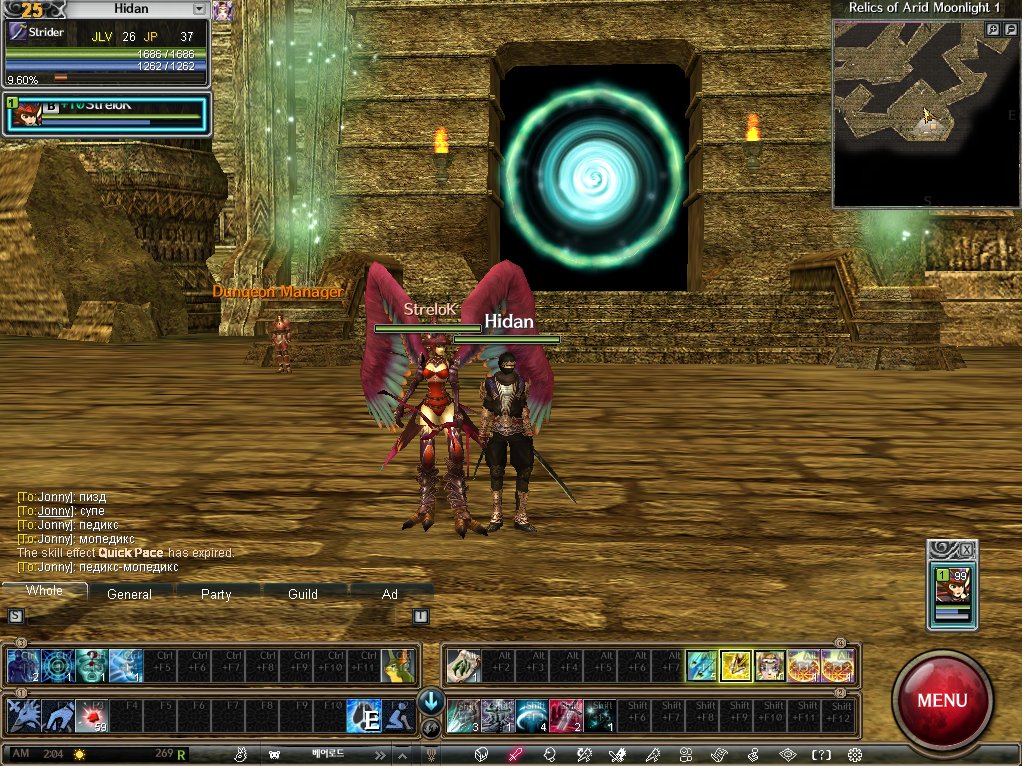The width and height of the screenshot is (1022, 766).
Task: Open the red MENU button
Action: coord(942,698)
